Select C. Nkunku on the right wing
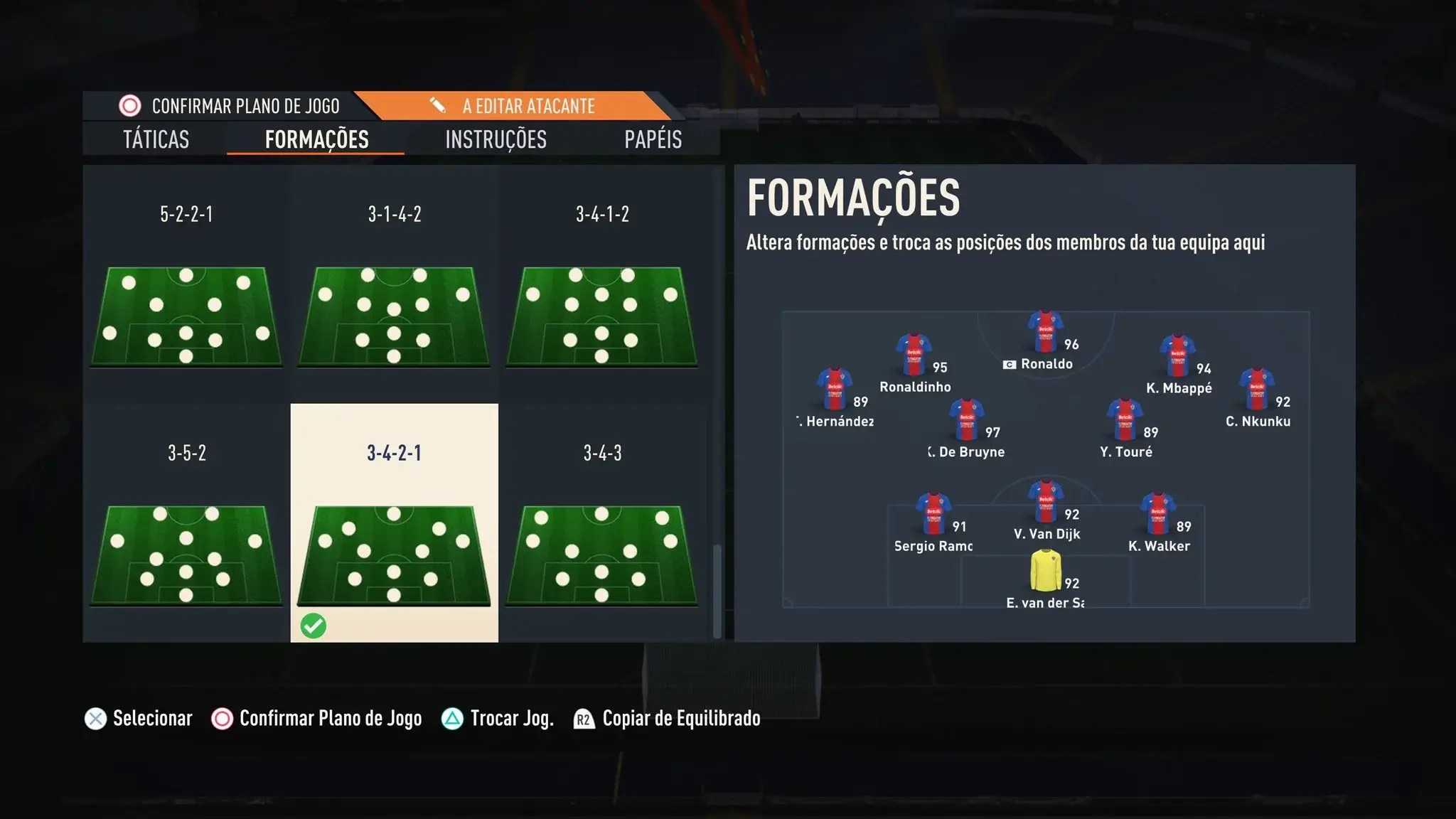 (1255, 388)
